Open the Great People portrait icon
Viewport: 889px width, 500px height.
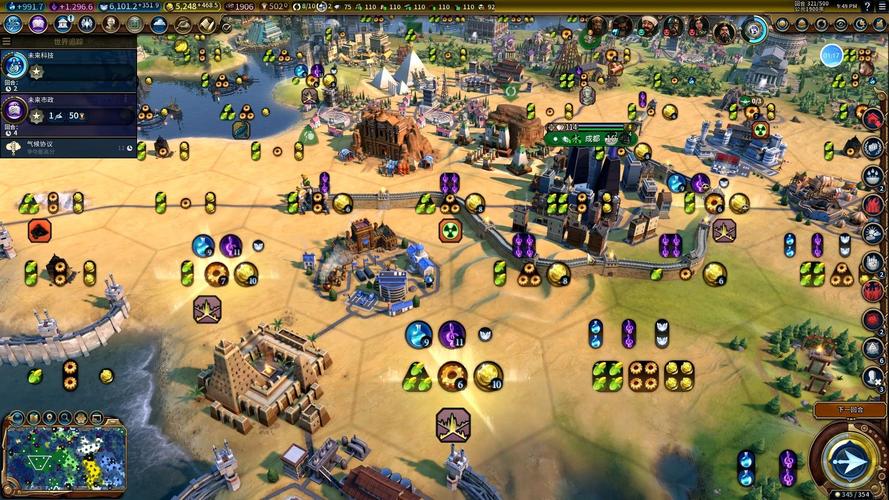110,24
